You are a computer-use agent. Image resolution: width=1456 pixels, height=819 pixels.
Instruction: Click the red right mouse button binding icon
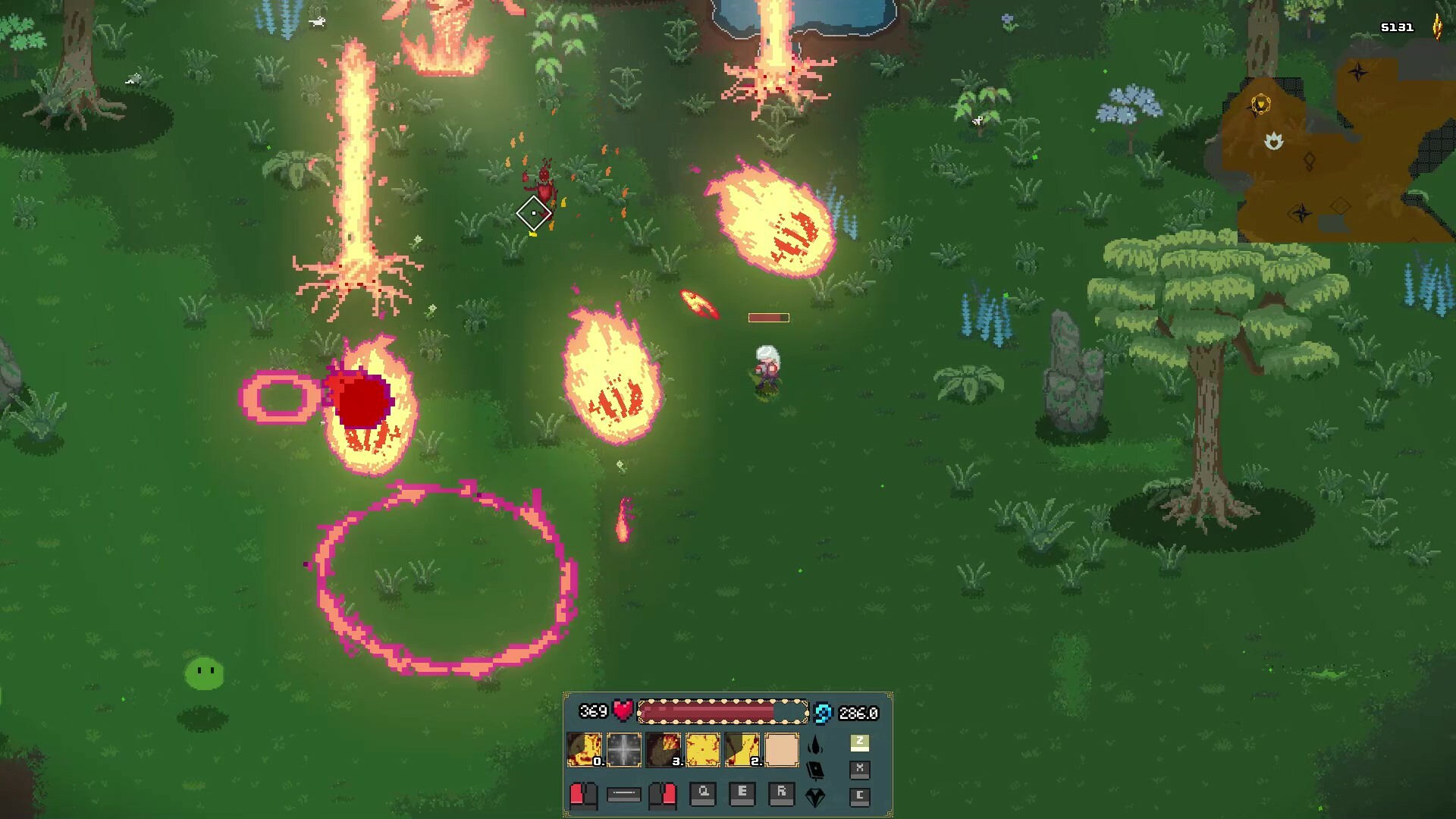(663, 796)
